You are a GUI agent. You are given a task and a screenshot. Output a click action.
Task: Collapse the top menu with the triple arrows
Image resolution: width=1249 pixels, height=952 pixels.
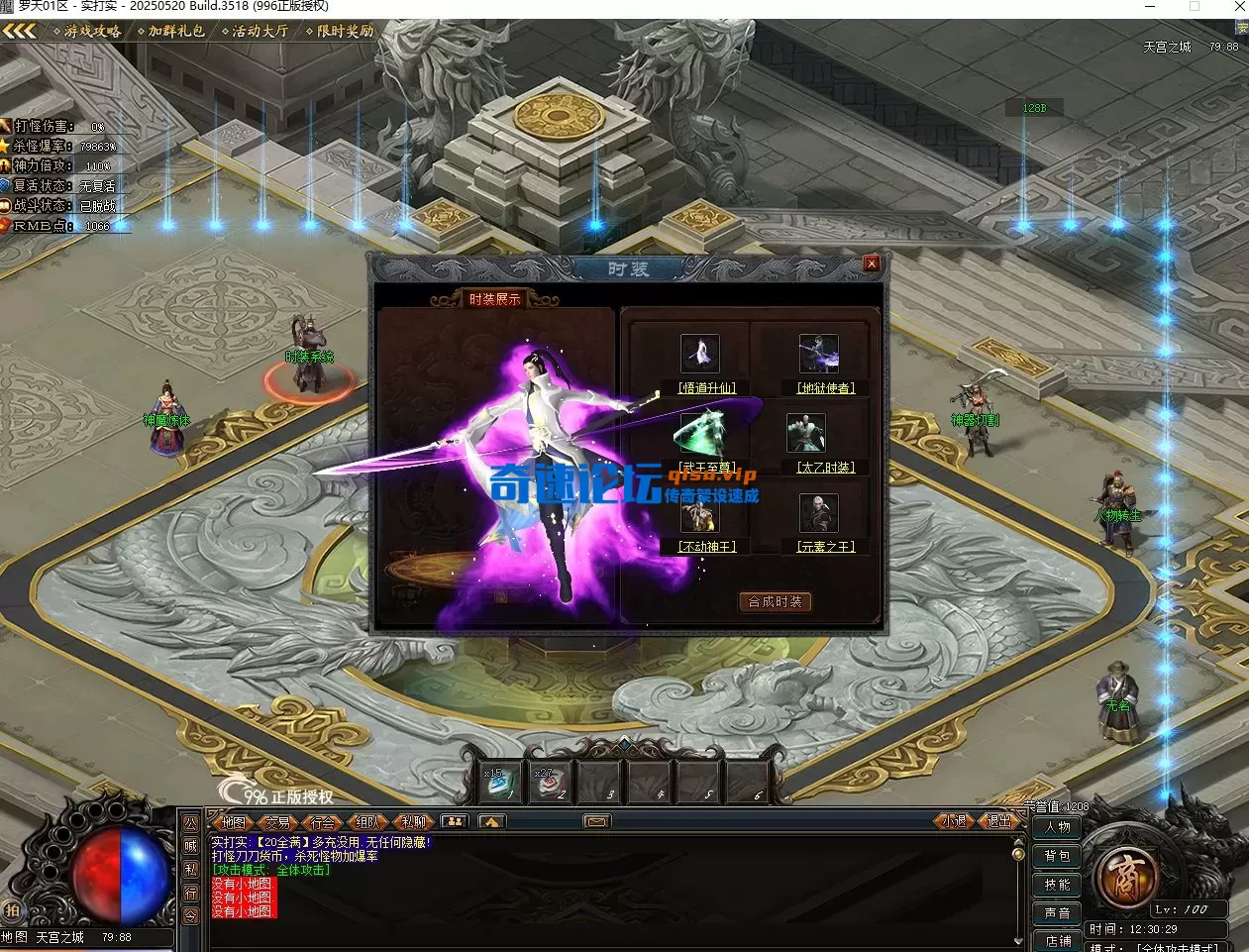click(x=20, y=31)
